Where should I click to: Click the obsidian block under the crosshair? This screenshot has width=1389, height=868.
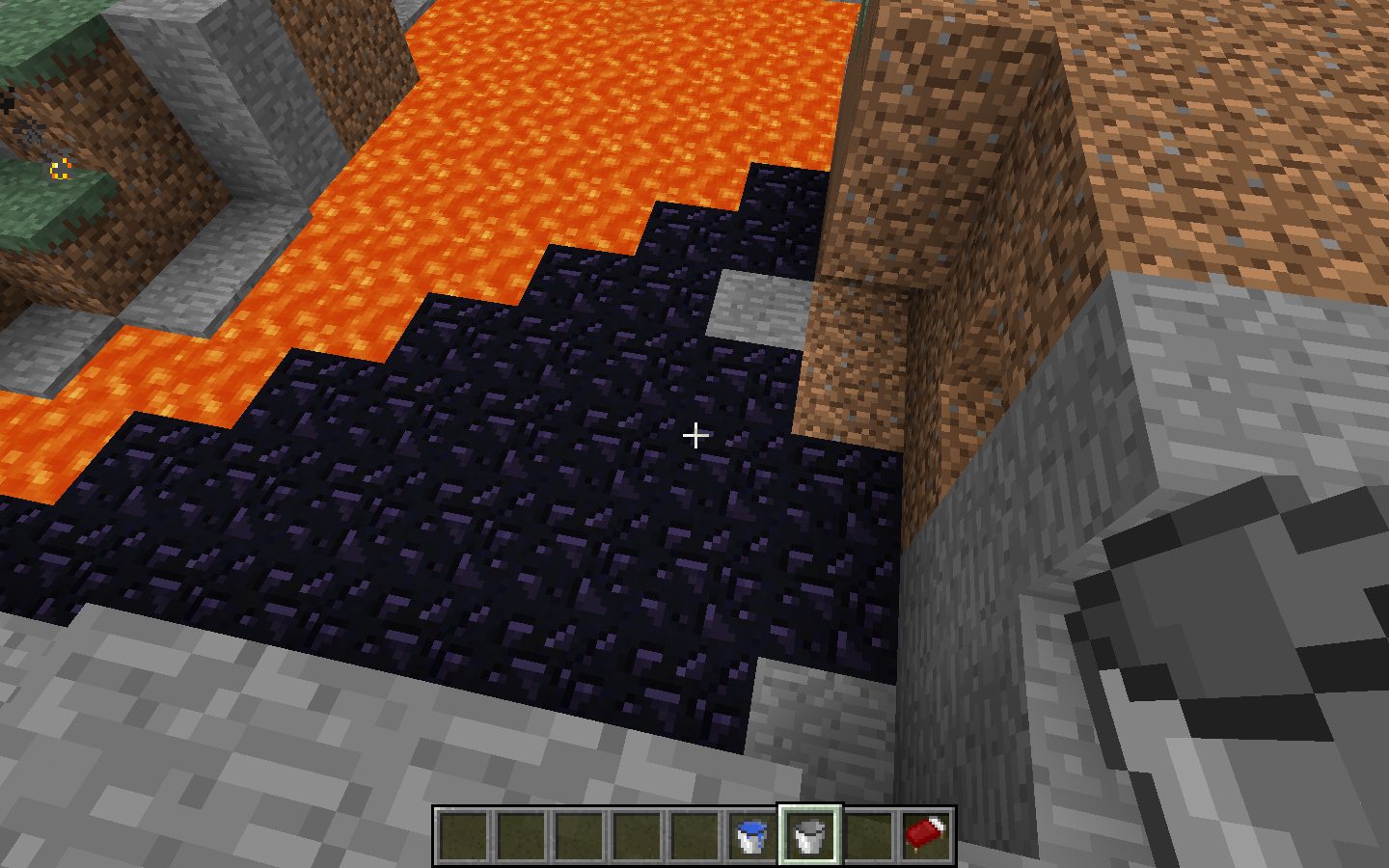coord(675,482)
